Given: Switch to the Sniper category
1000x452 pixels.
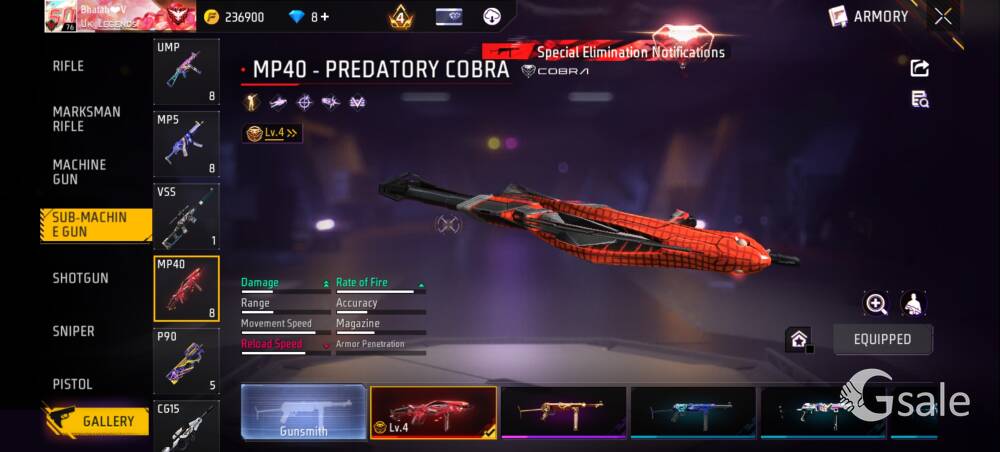Looking at the screenshot, I should [x=73, y=331].
